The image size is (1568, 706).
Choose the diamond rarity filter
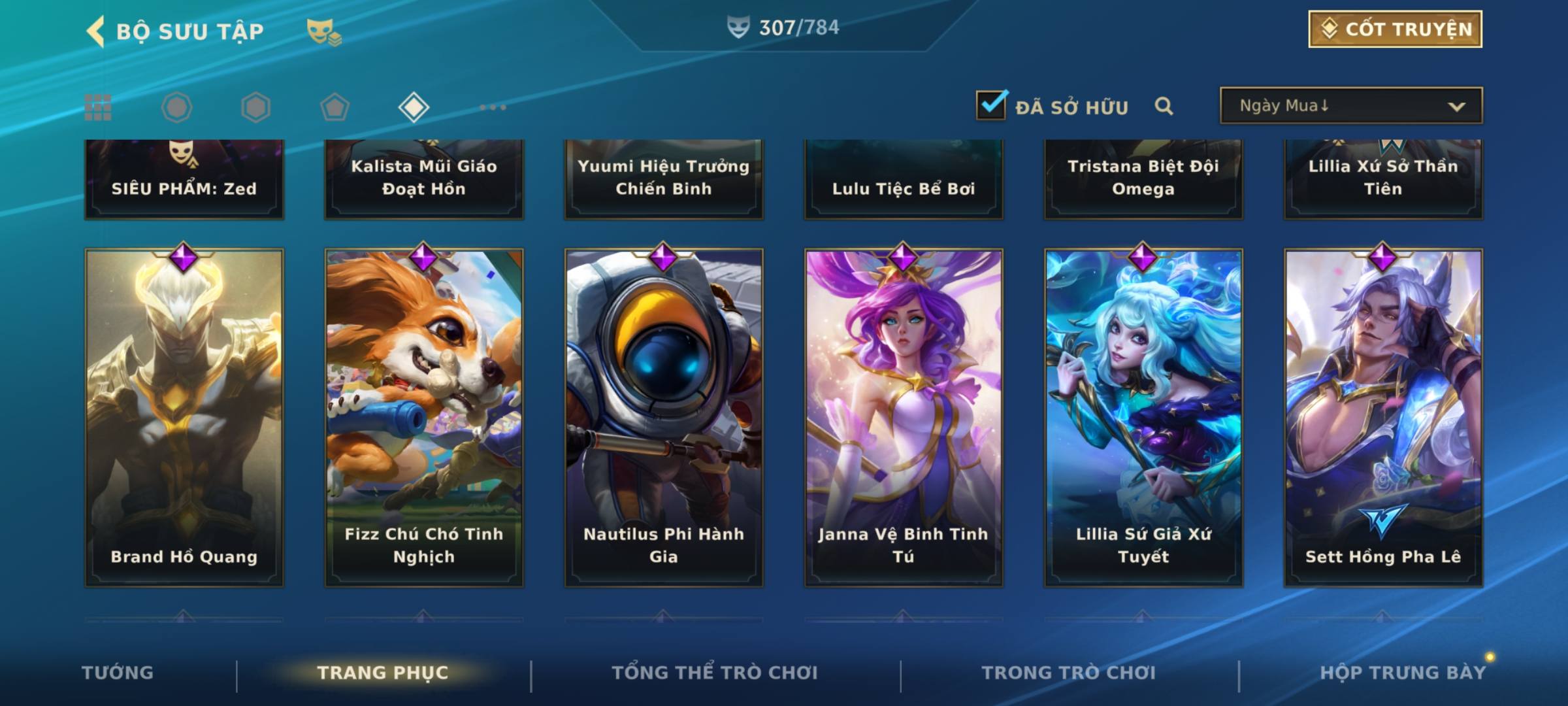[414, 107]
